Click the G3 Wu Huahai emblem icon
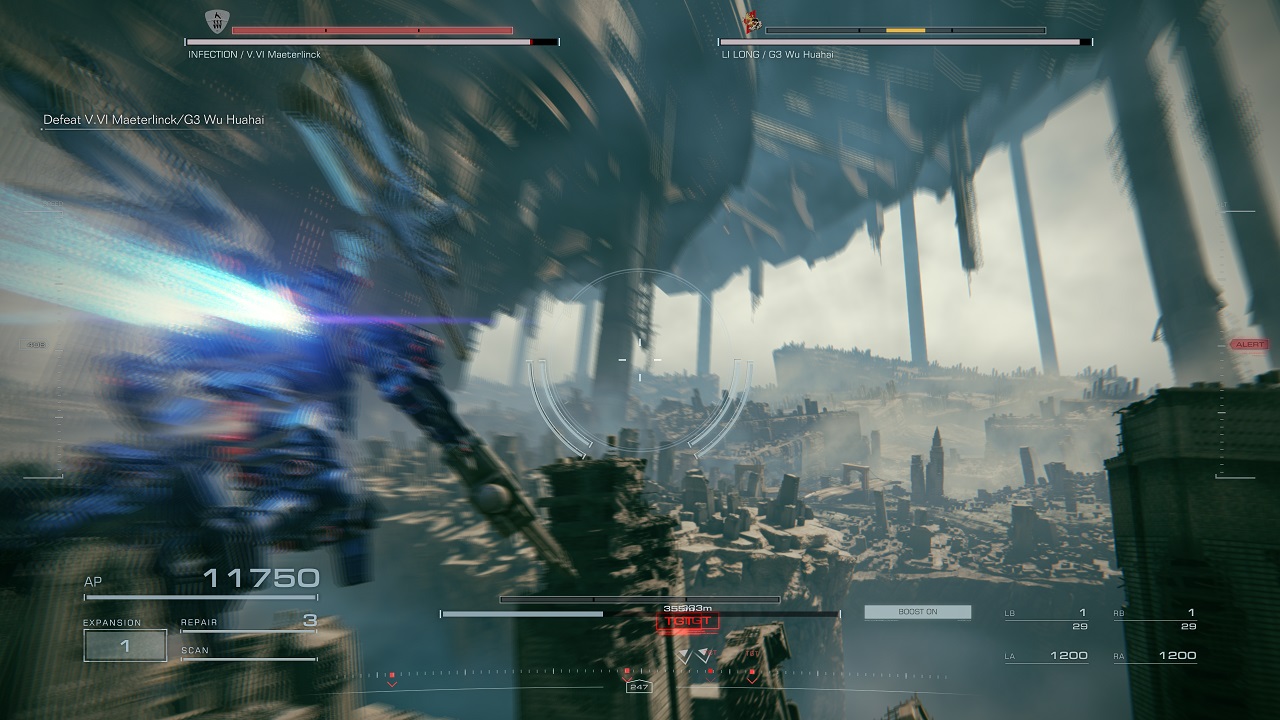 [x=752, y=18]
